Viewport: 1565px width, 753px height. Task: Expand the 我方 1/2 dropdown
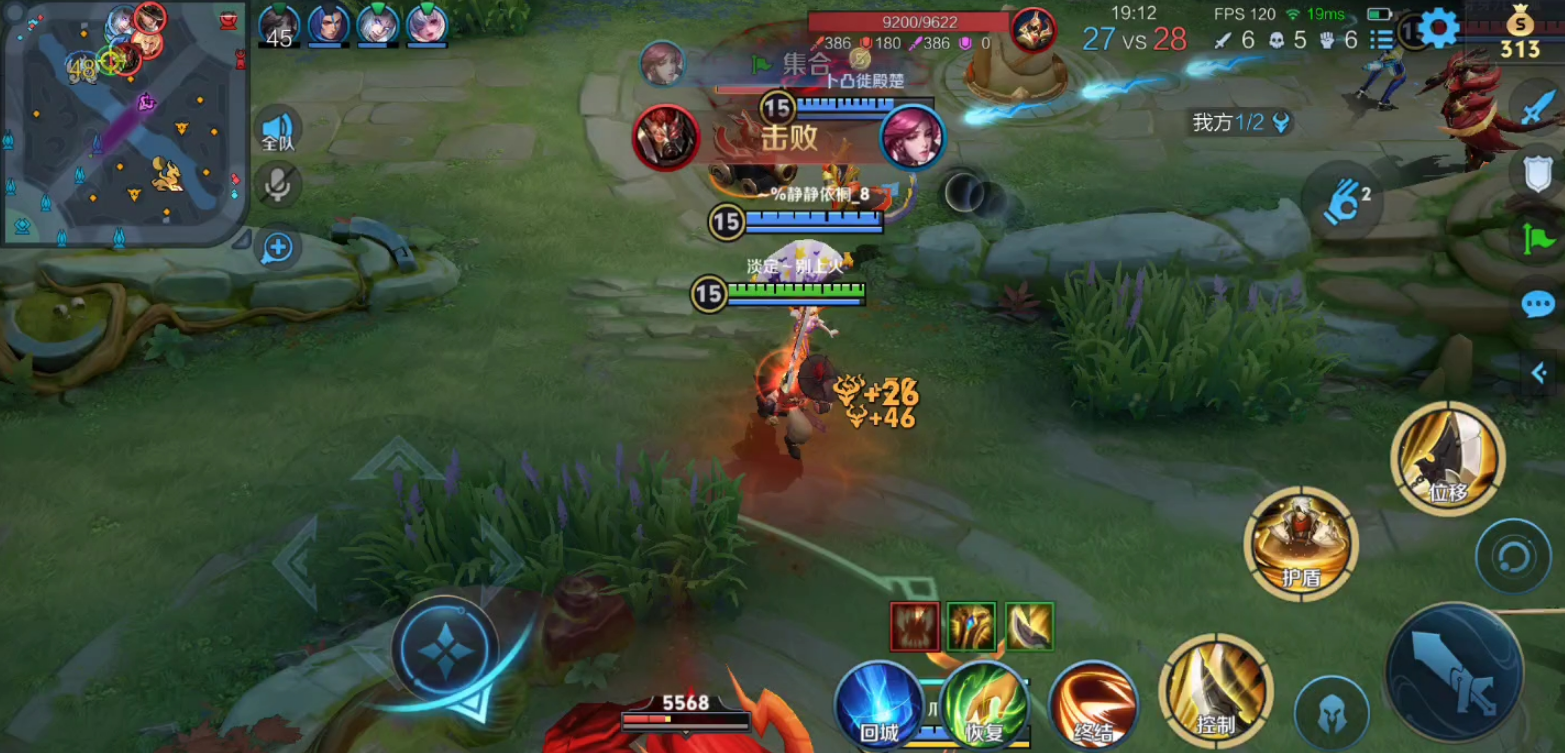pos(1281,123)
